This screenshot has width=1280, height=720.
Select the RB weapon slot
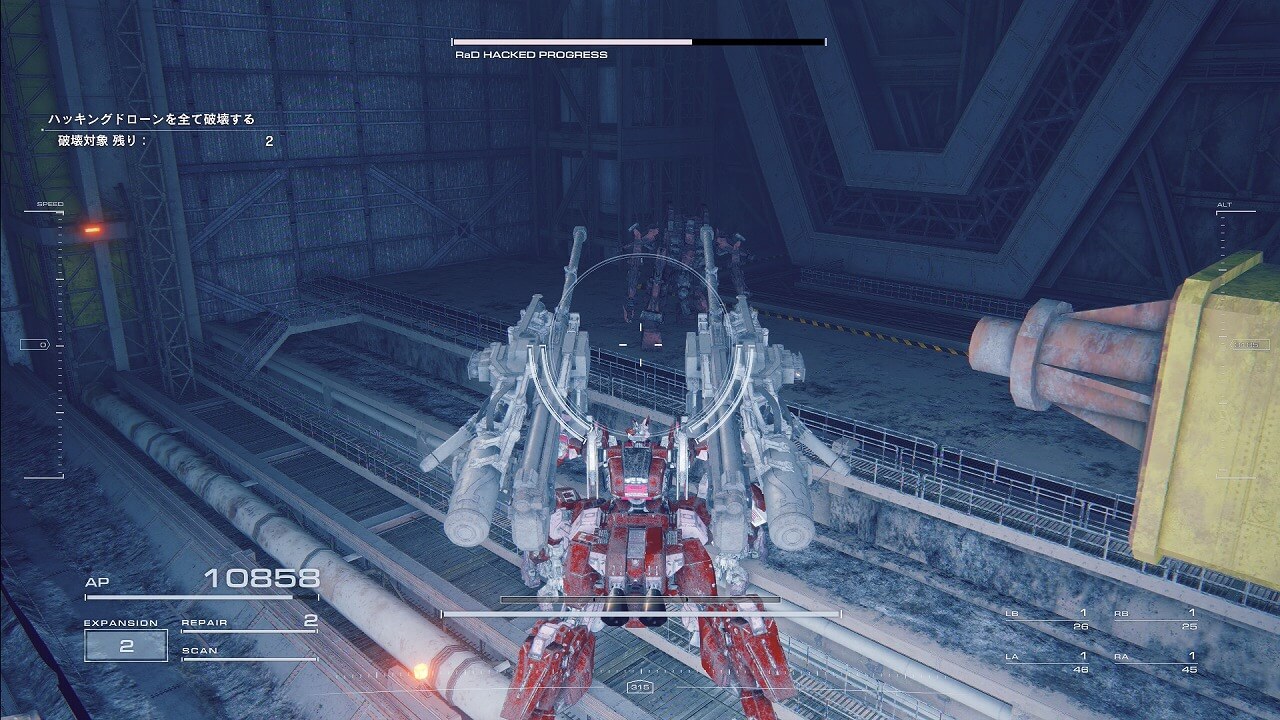(1155, 619)
